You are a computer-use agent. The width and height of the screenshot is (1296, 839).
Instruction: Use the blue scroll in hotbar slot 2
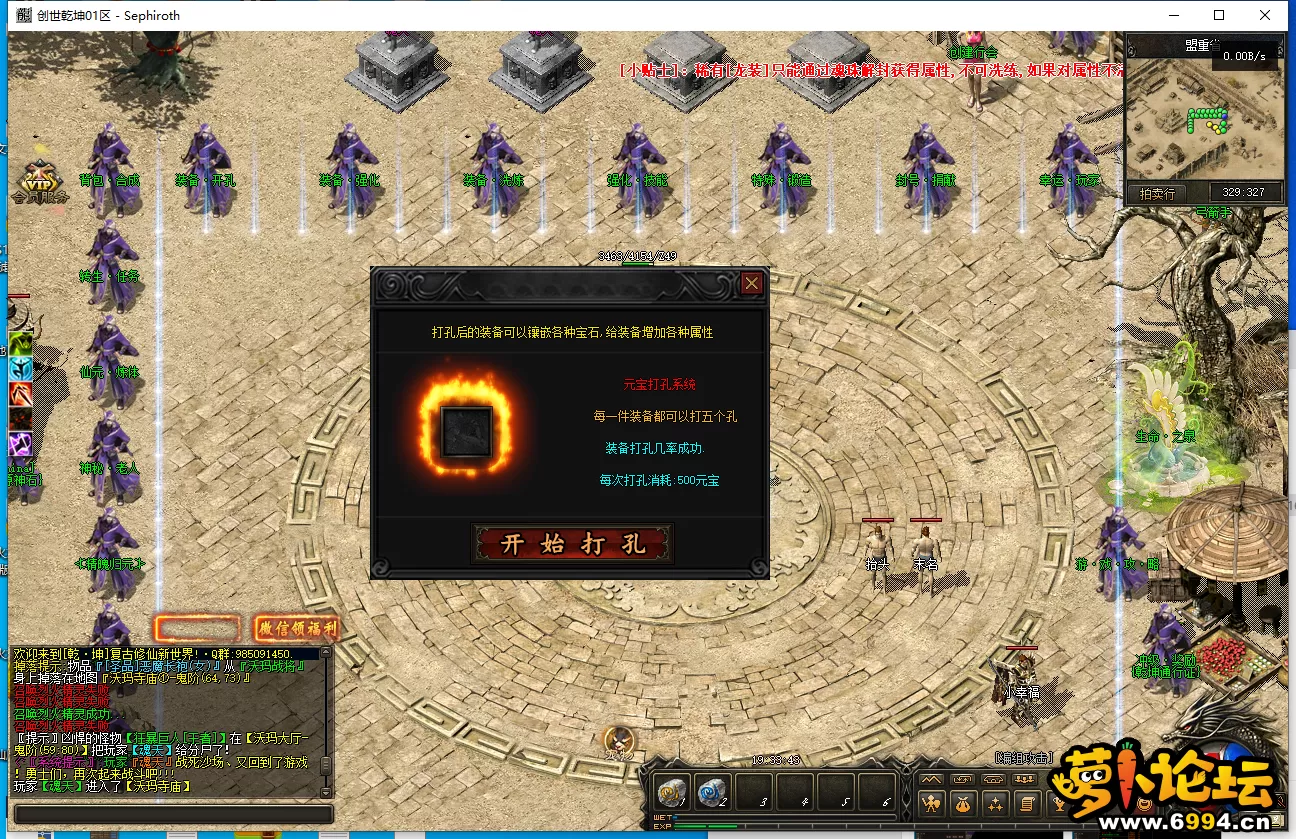[711, 793]
